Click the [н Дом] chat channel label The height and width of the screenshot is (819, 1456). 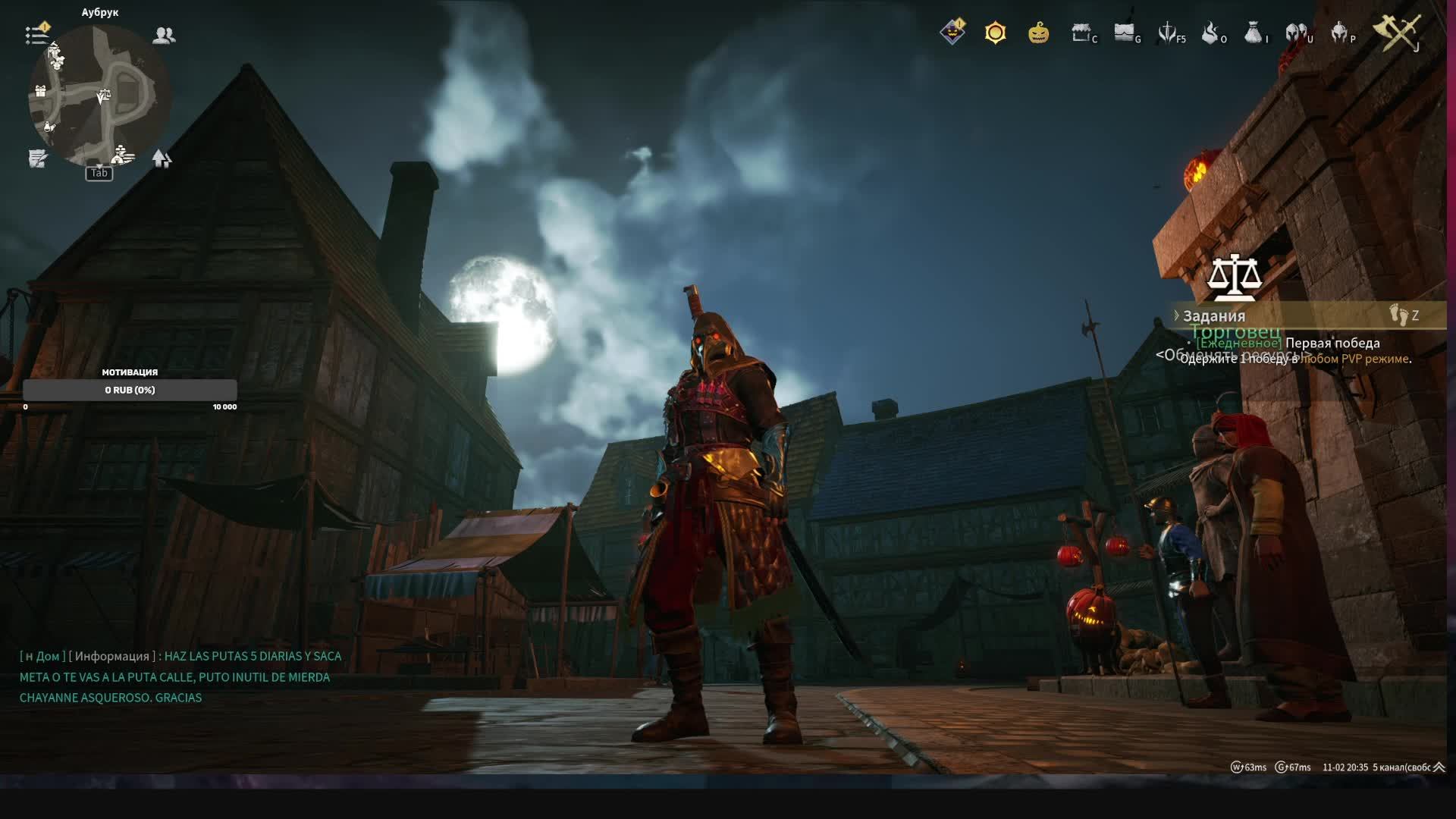click(41, 656)
